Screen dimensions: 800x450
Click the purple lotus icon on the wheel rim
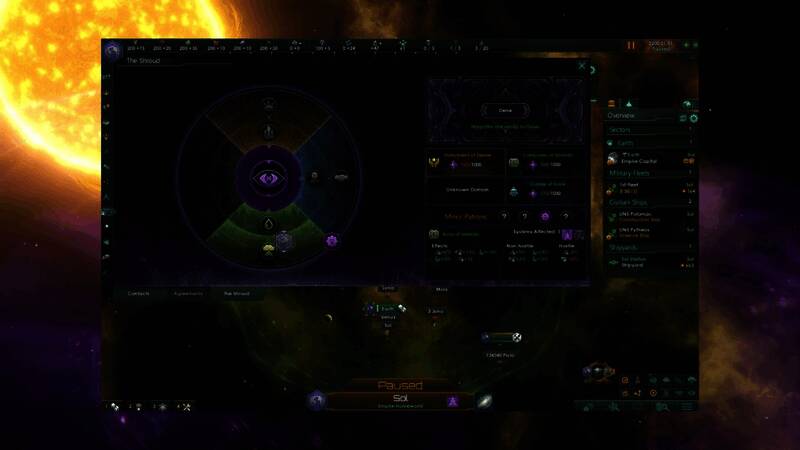click(x=332, y=240)
